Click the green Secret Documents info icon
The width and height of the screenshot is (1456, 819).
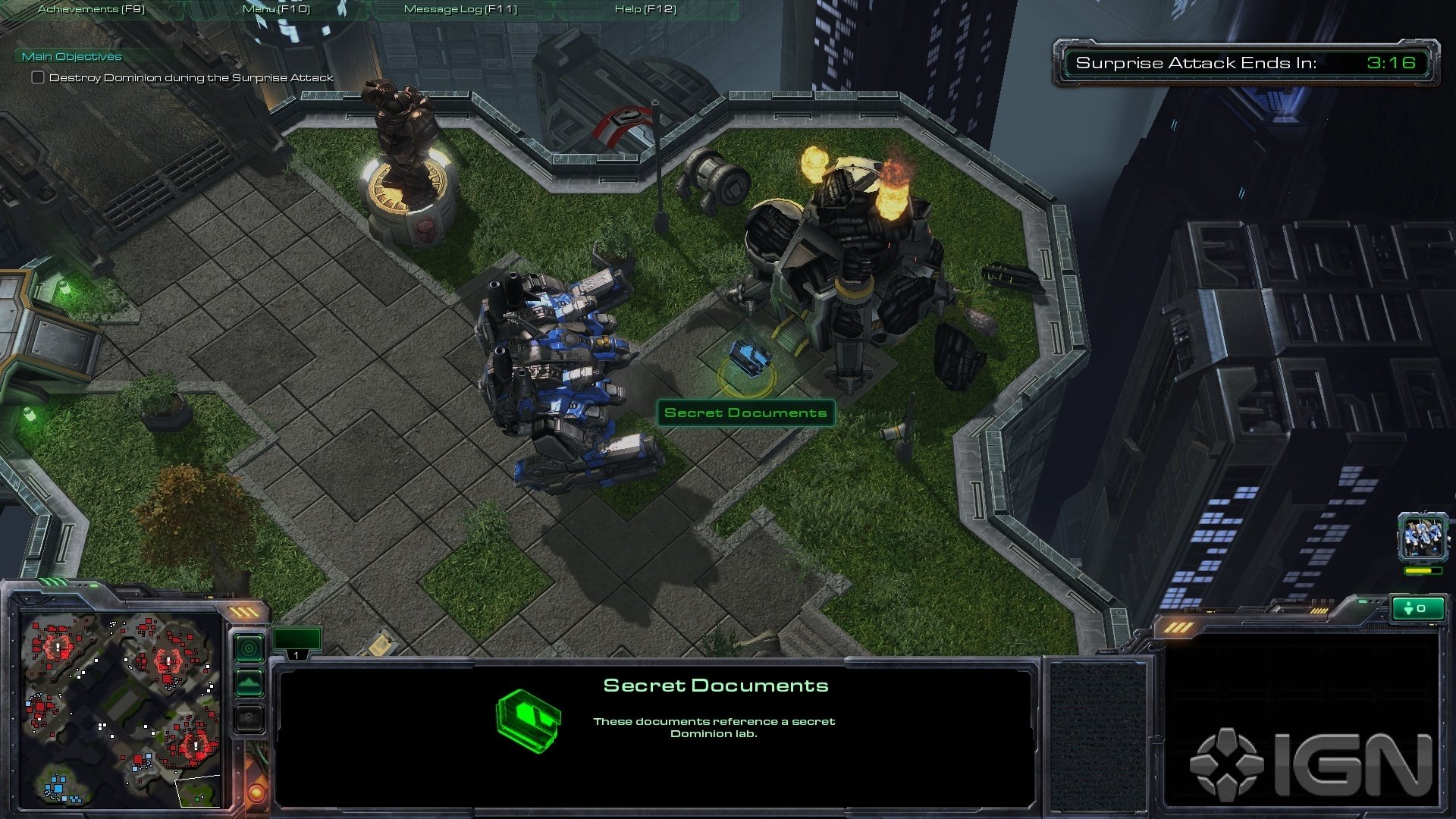pos(529,720)
